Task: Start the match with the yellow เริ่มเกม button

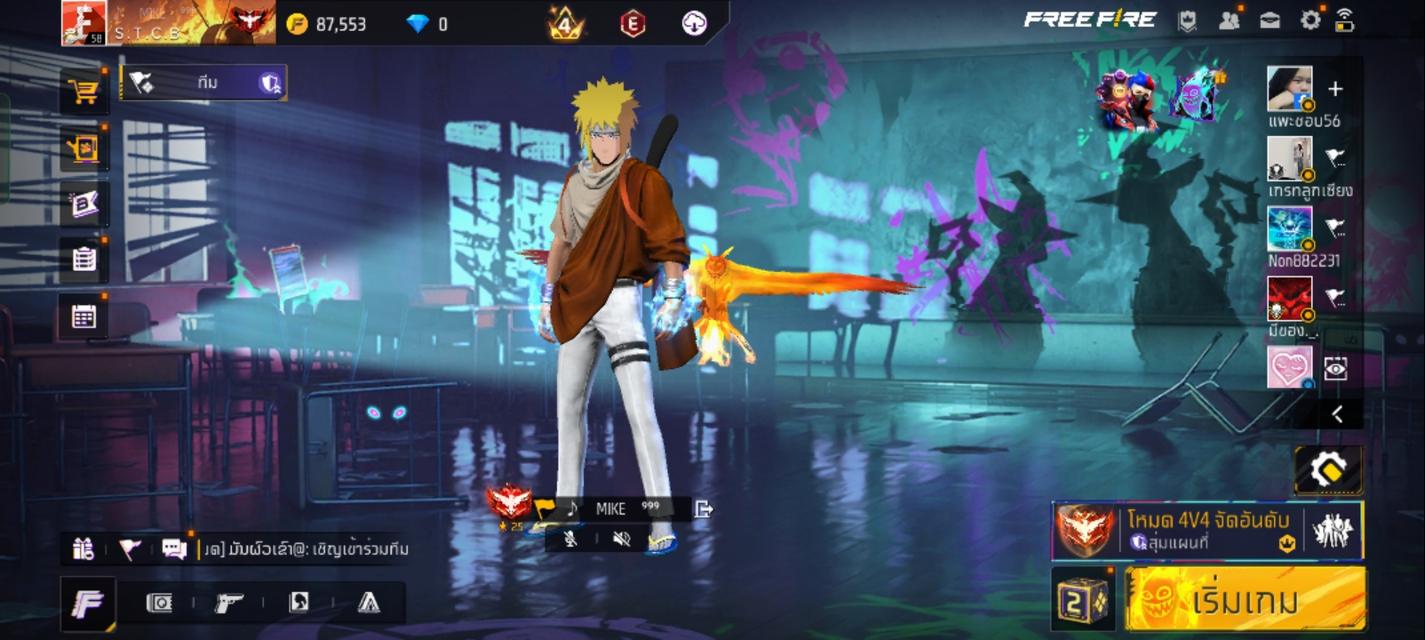Action: click(1245, 600)
